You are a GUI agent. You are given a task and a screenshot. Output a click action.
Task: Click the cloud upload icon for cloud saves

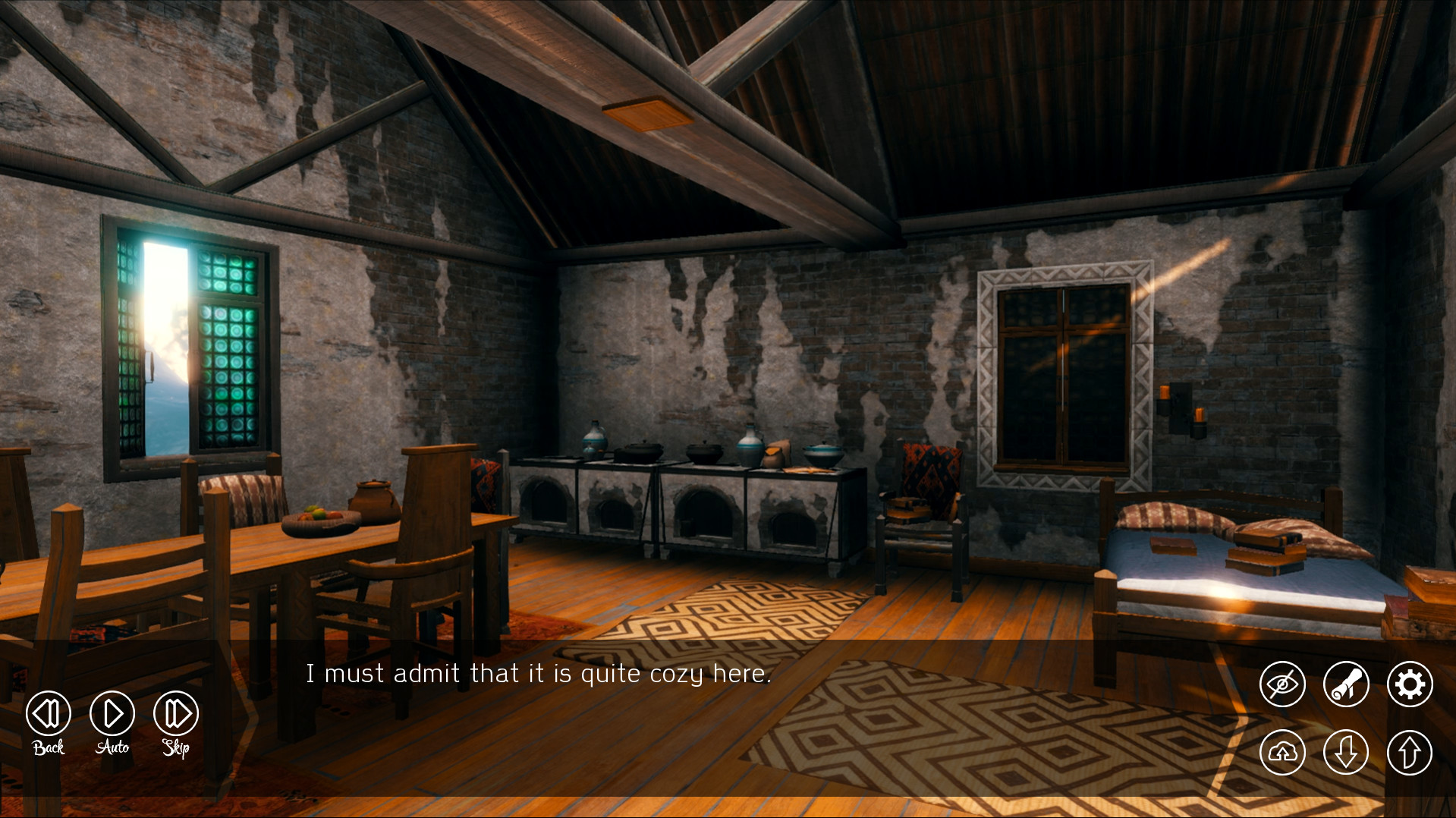[x=1281, y=752]
